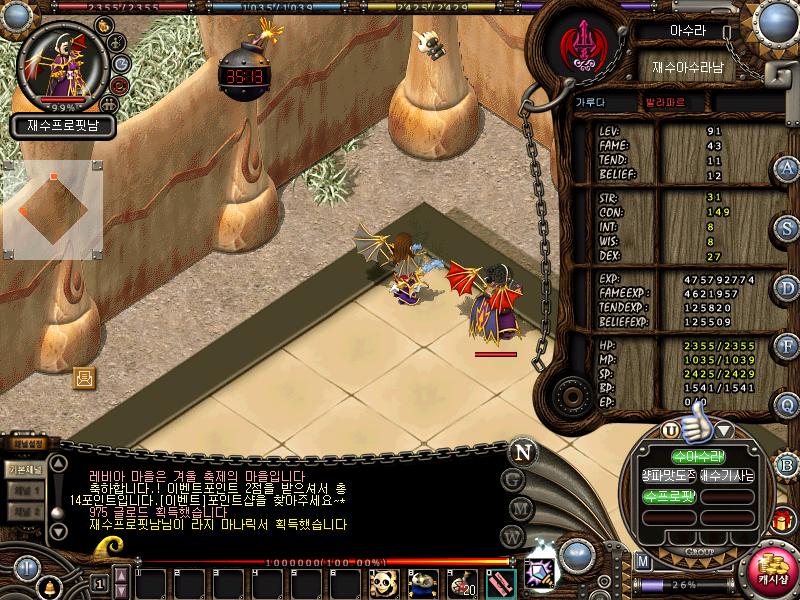Viewport: 800px width, 600px height.
Task: Select the 가루다 tab in character panel
Action: (x=590, y=102)
